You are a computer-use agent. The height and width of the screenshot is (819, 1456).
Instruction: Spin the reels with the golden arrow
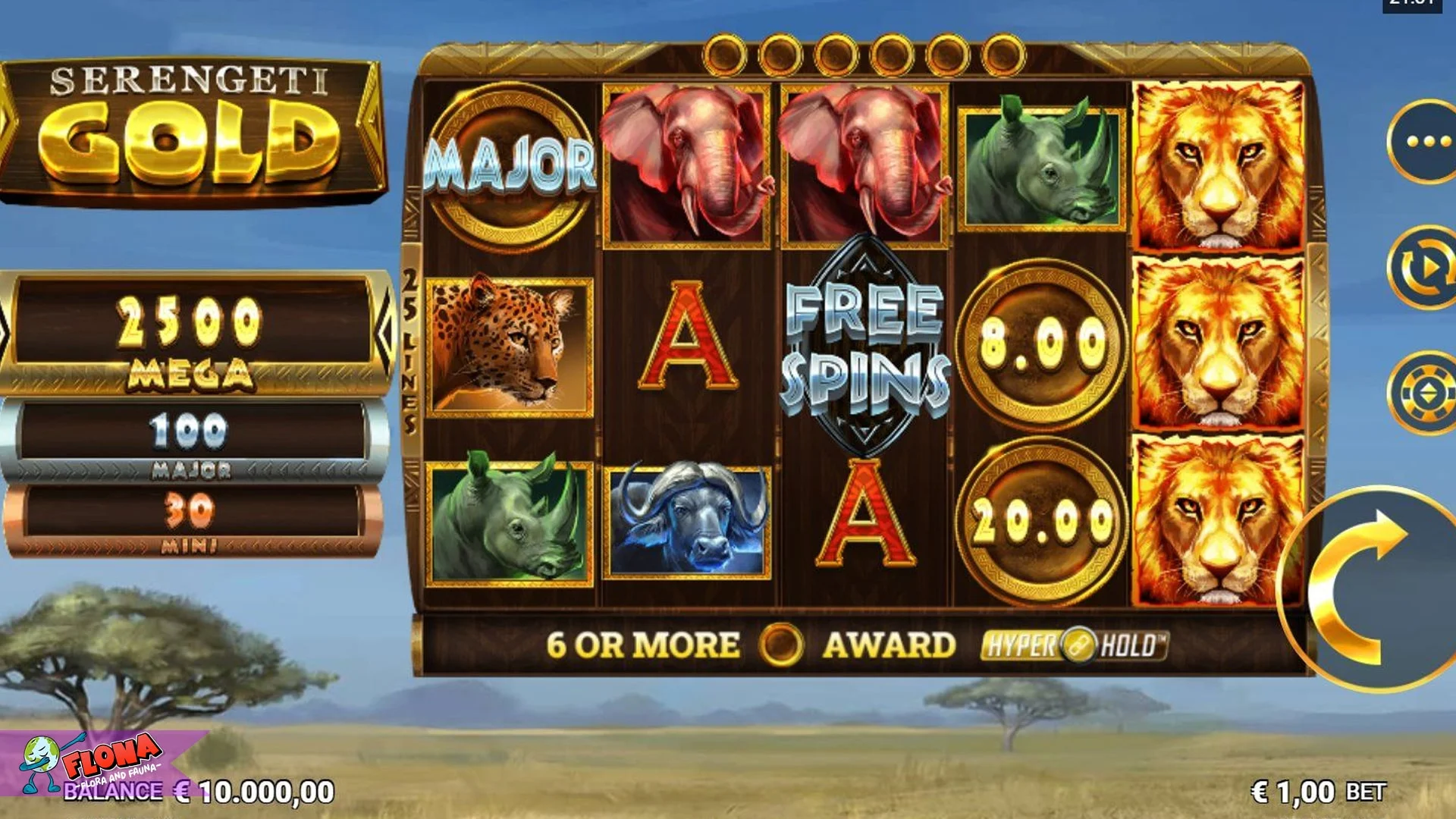point(1365,590)
